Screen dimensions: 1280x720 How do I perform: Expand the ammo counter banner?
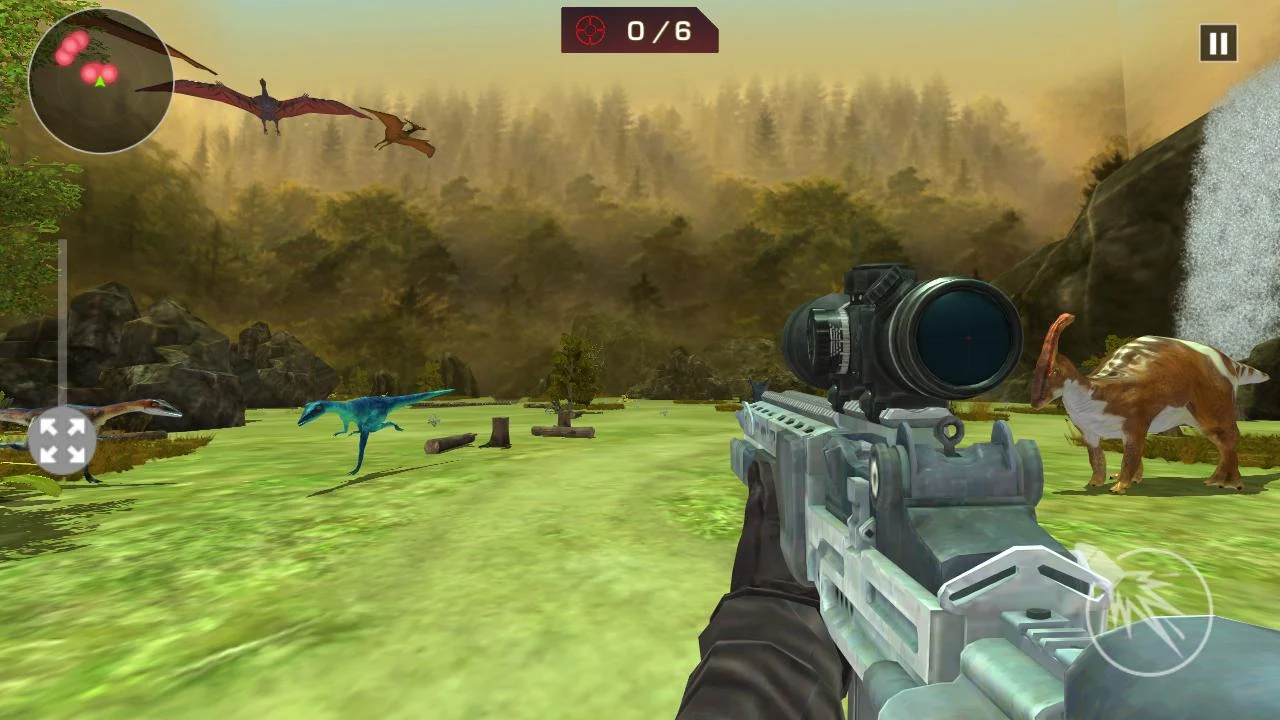(640, 29)
